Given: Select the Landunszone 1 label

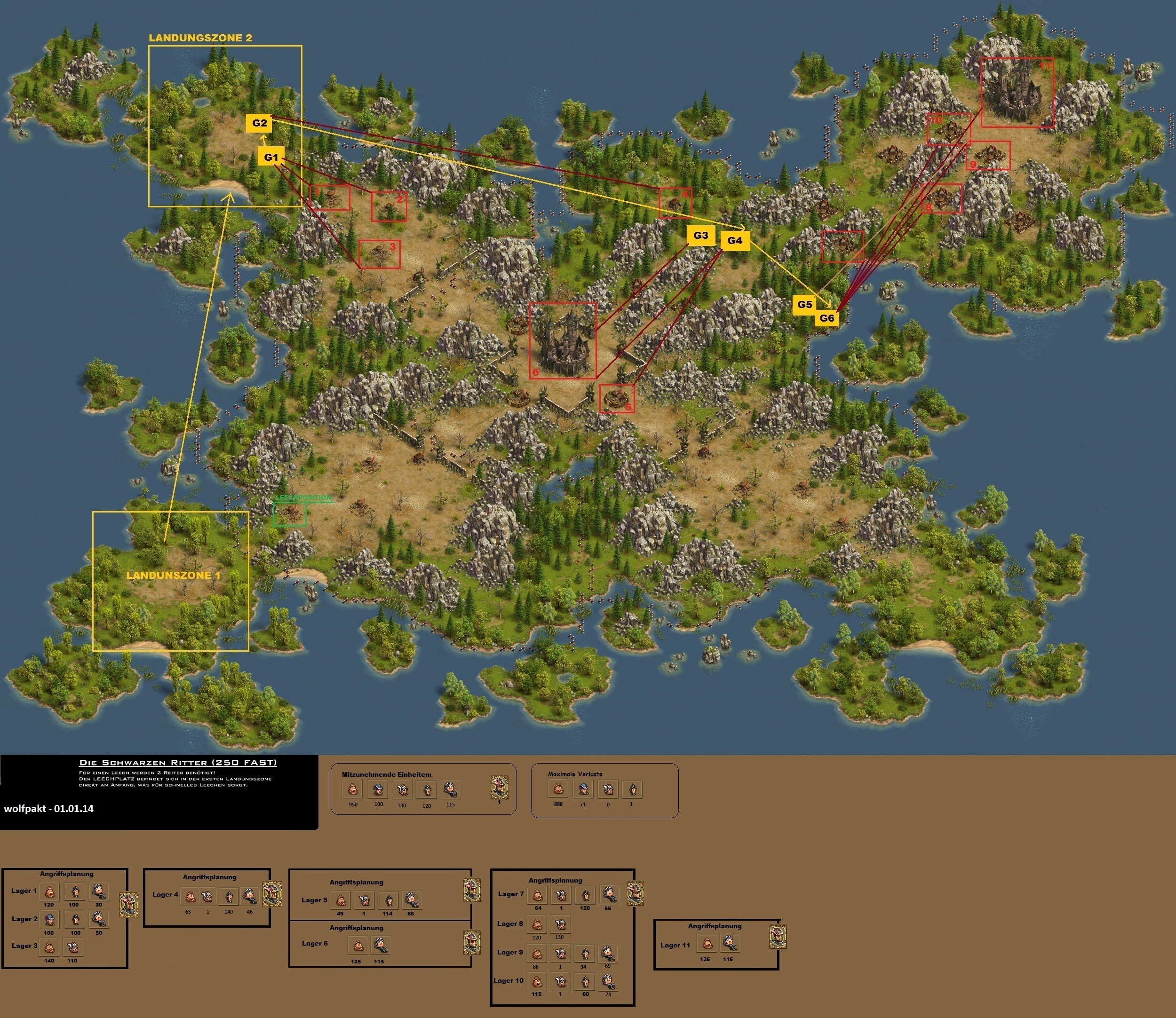Looking at the screenshot, I should (x=173, y=576).
